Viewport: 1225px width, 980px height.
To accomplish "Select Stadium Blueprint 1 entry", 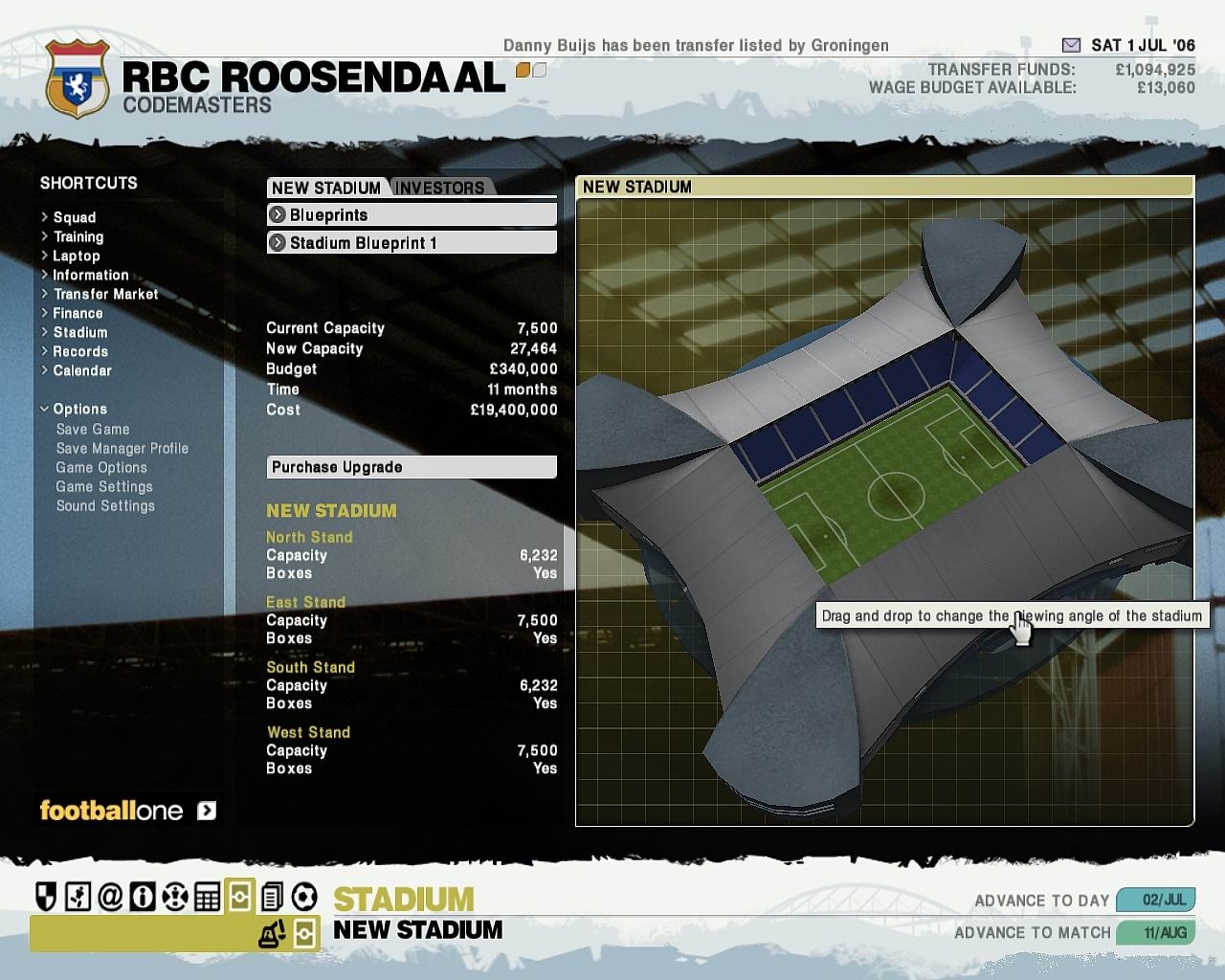I will (x=412, y=243).
